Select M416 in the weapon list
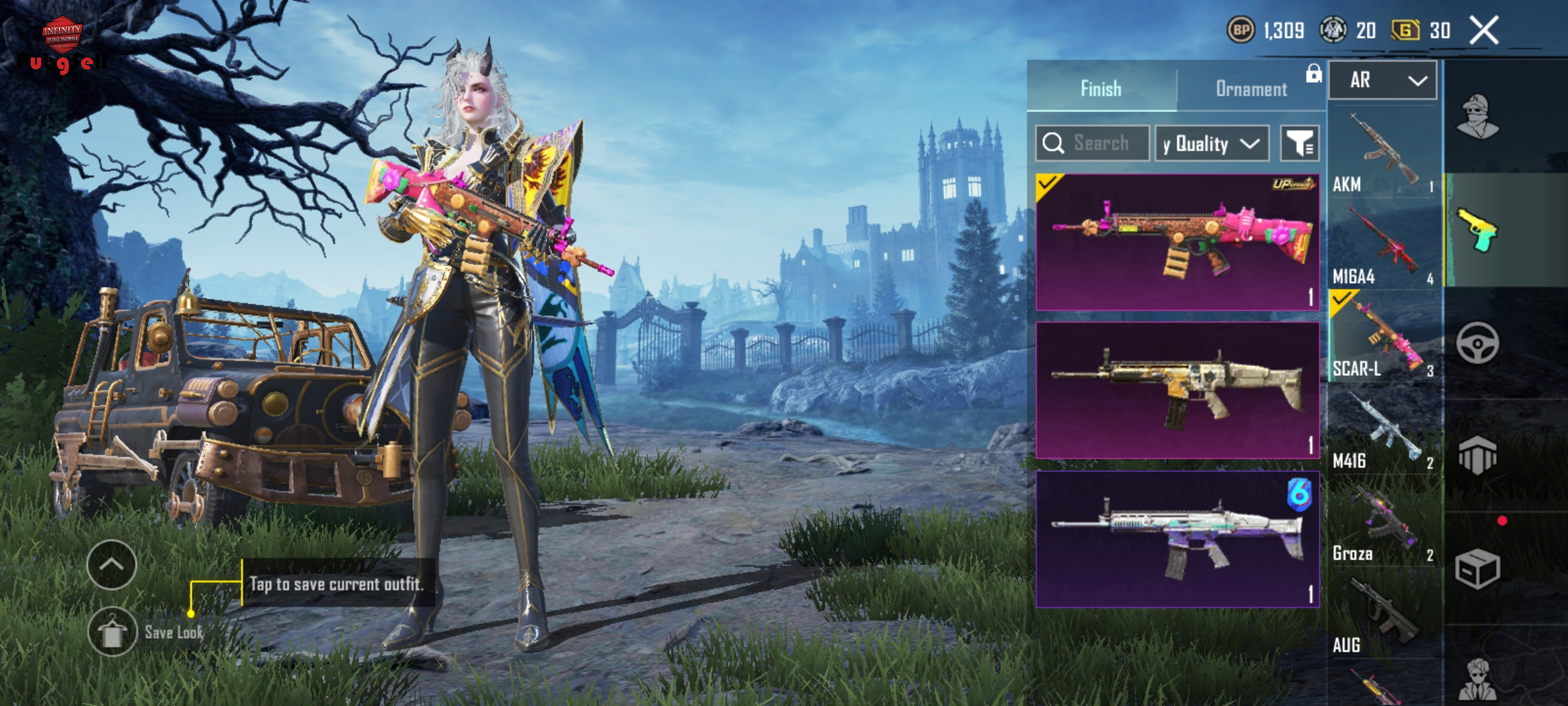This screenshot has height=706, width=1568. click(1384, 430)
